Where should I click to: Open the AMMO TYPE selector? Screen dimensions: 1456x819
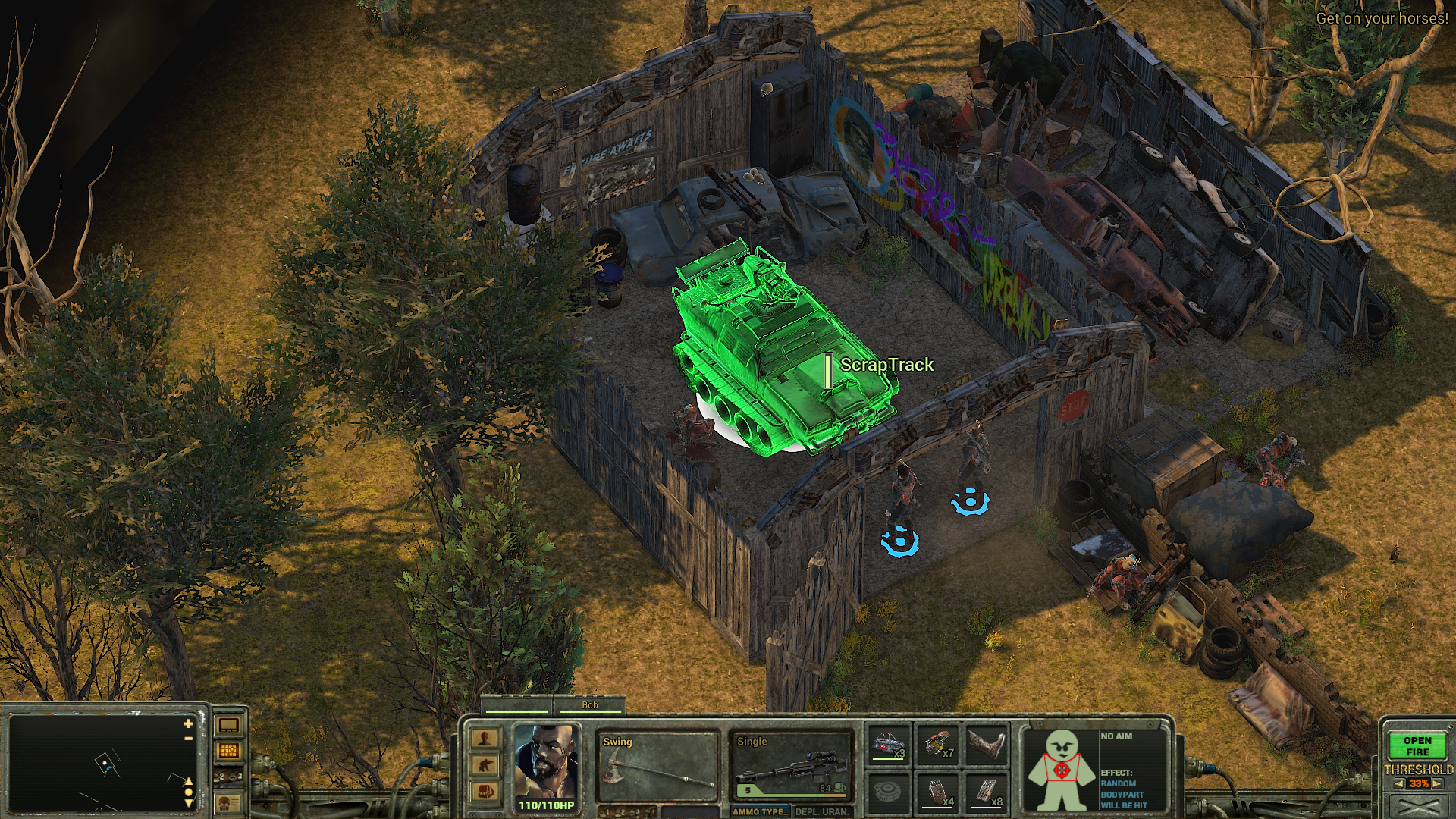tap(761, 811)
